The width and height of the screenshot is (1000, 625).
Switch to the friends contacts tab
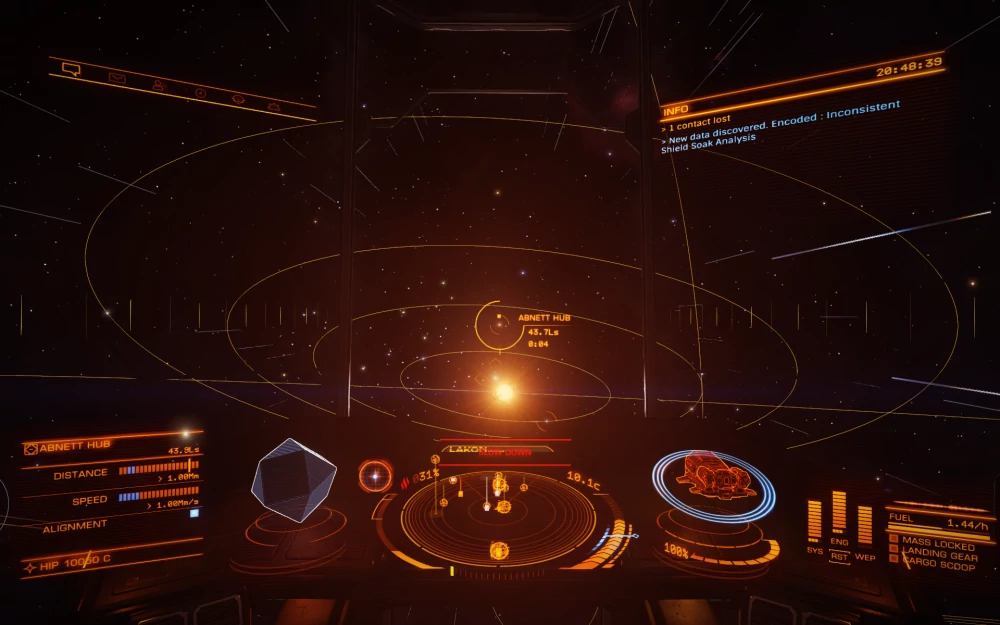click(x=158, y=86)
